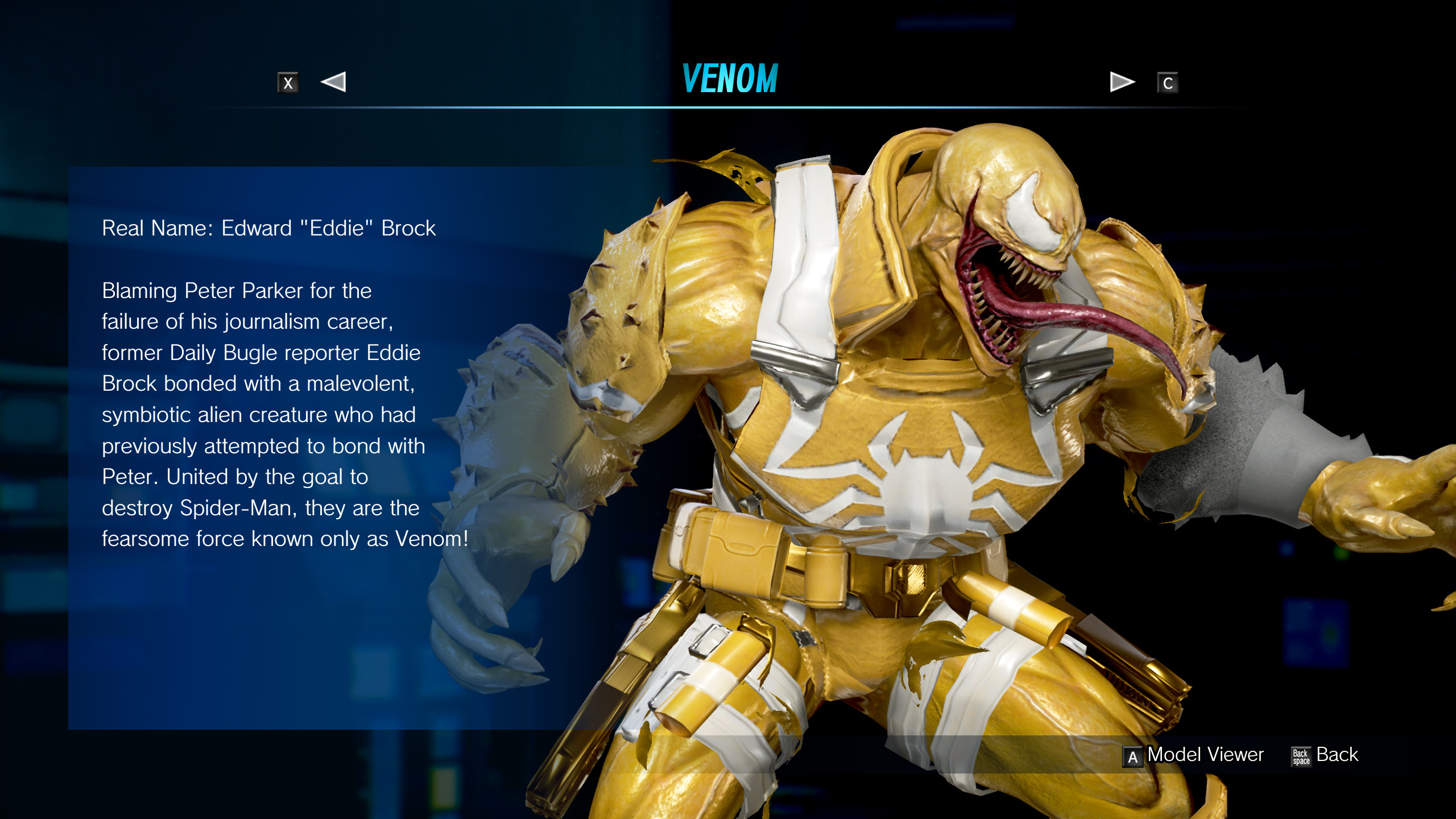Select the right arrow to view next character
This screenshot has width=1456, height=819.
point(1120,82)
